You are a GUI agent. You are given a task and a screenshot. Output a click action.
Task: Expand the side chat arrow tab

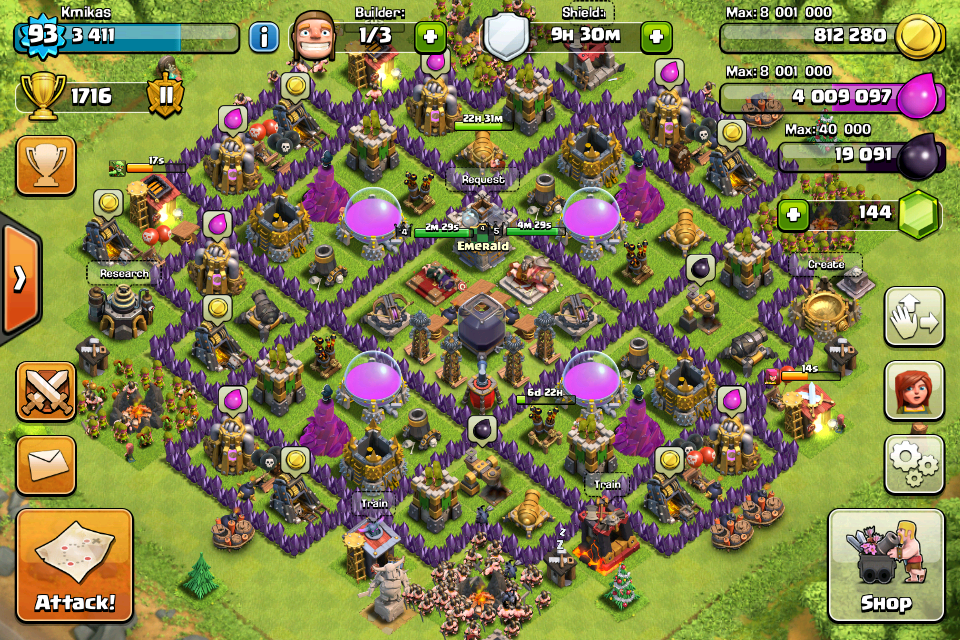18,278
